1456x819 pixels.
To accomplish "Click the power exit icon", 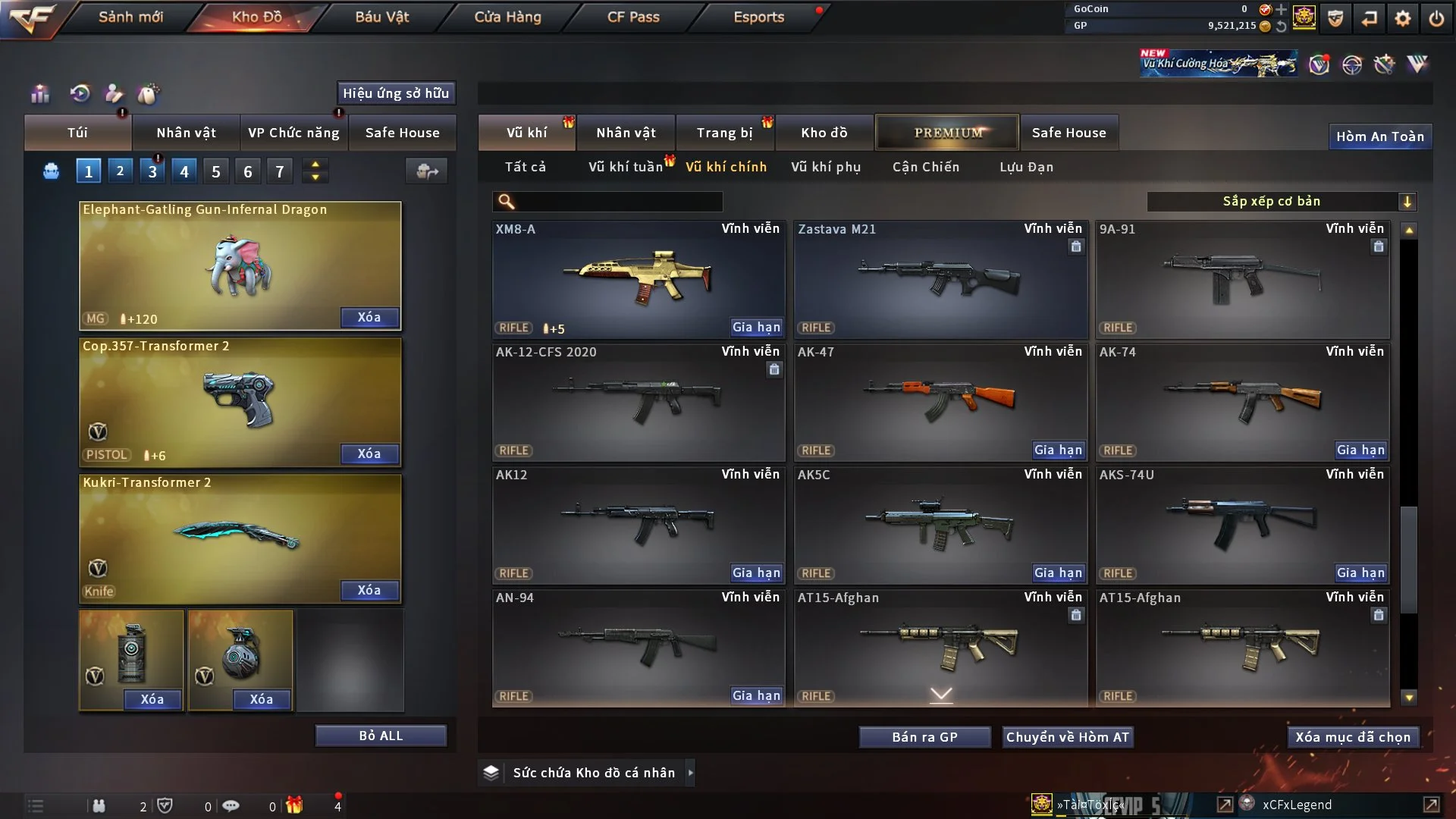I will [1436, 18].
